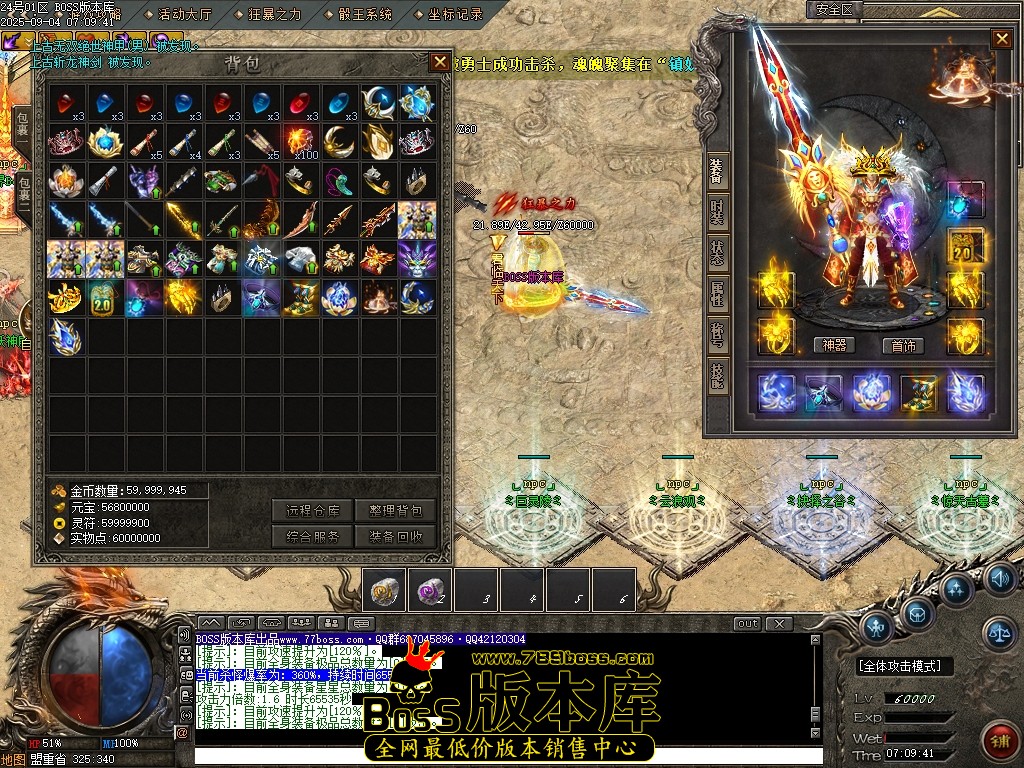Screen dimensions: 1024x768
Task: Choose 装备回收 equipment recycling
Action: 395,536
